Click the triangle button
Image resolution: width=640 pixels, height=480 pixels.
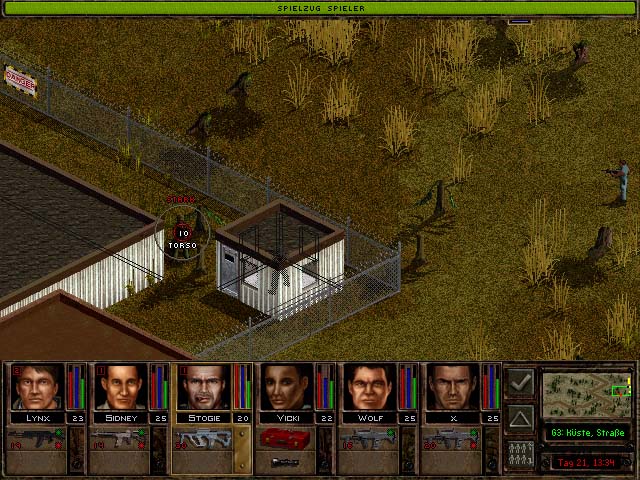pos(520,416)
